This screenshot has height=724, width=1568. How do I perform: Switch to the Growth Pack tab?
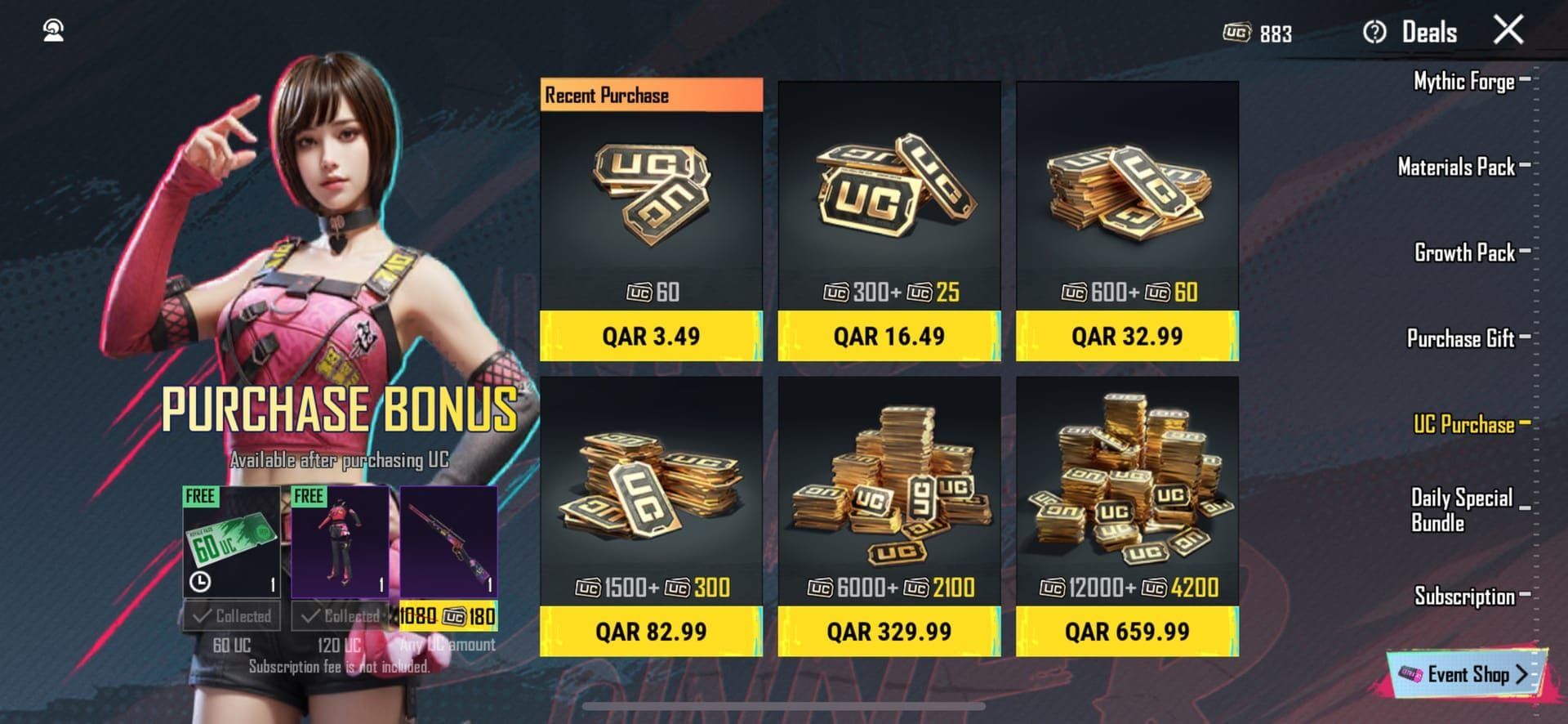point(1464,253)
